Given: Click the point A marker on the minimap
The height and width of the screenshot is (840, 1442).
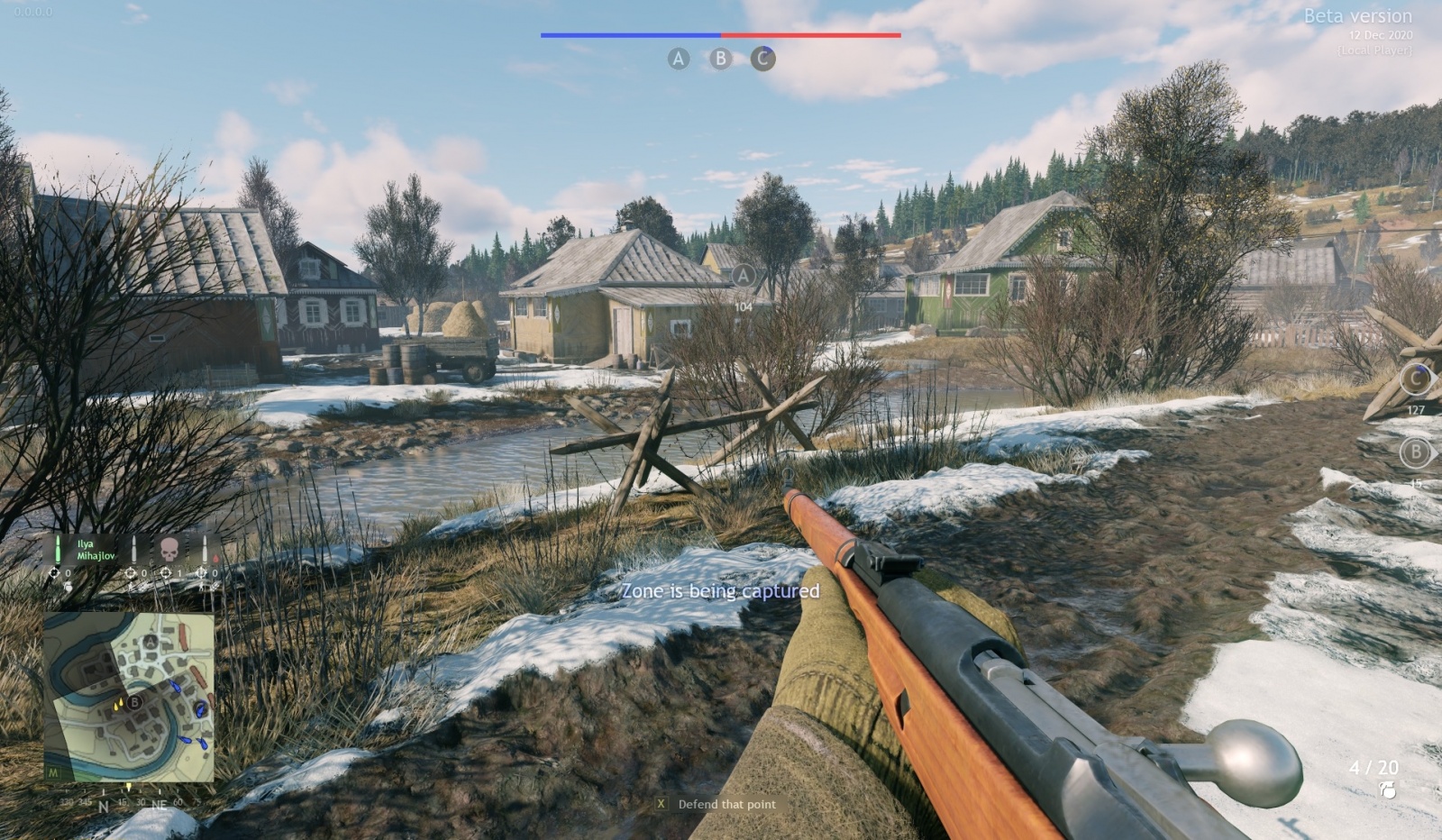Looking at the screenshot, I should coord(150,642).
